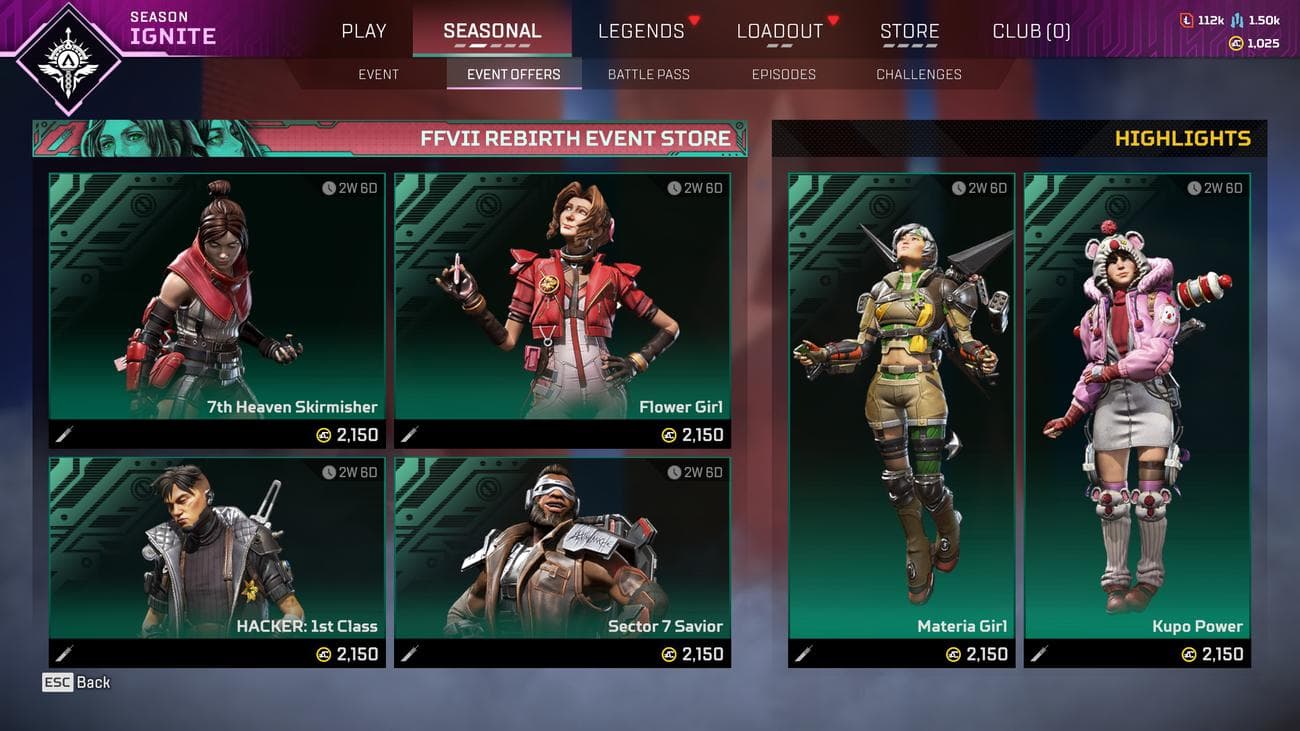Click the brush icon under Sector 7 Savior
Screen dimensions: 1300x731
409,655
